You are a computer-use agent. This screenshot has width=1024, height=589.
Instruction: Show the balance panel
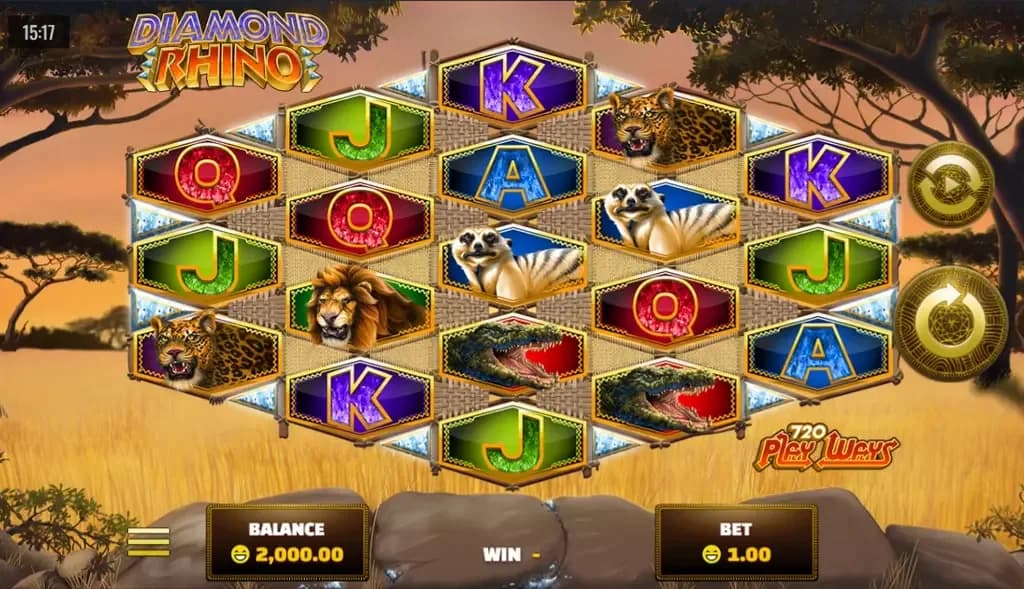[x=287, y=541]
